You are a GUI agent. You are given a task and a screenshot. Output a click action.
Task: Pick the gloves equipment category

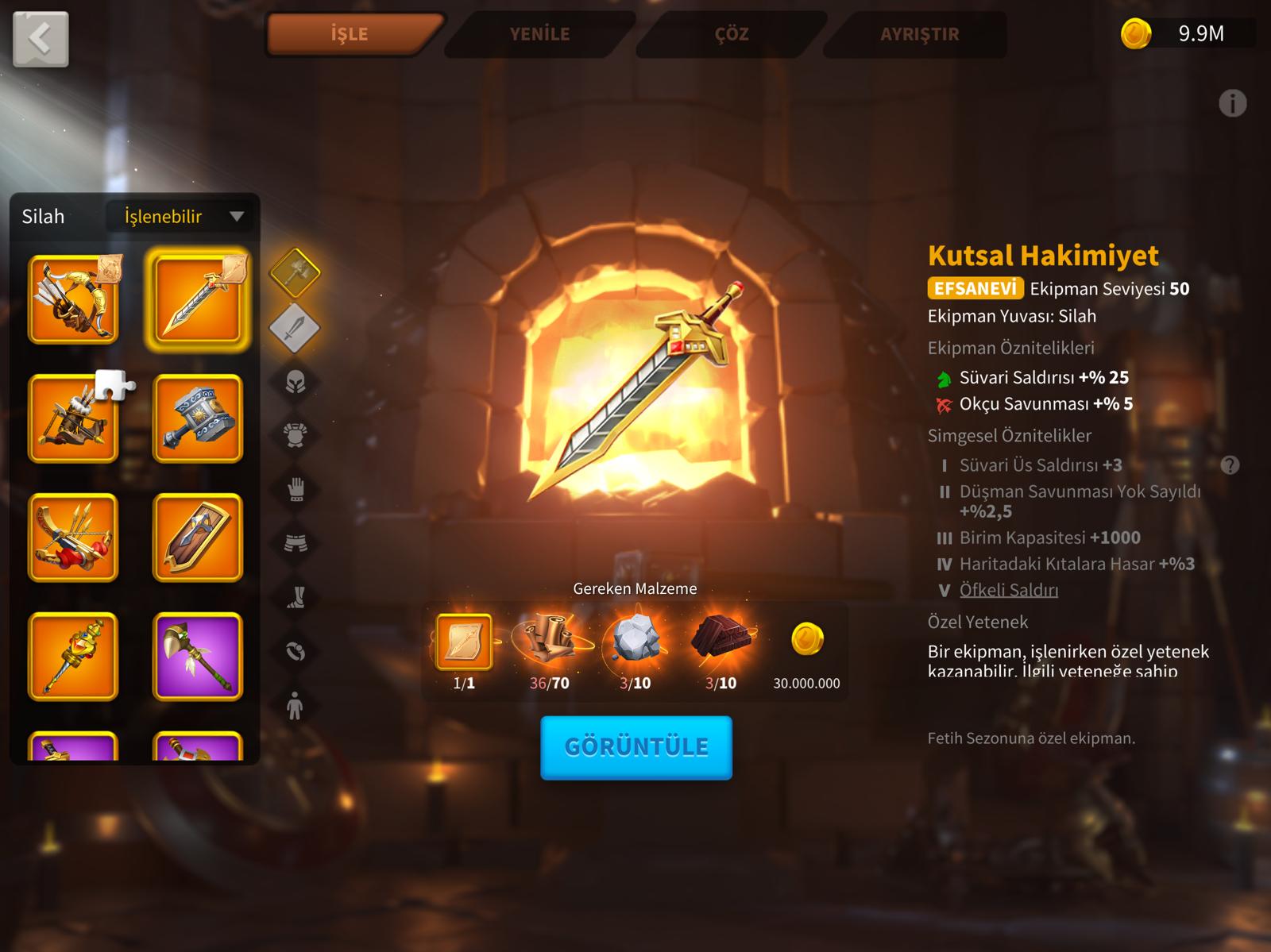pyautogui.click(x=296, y=489)
